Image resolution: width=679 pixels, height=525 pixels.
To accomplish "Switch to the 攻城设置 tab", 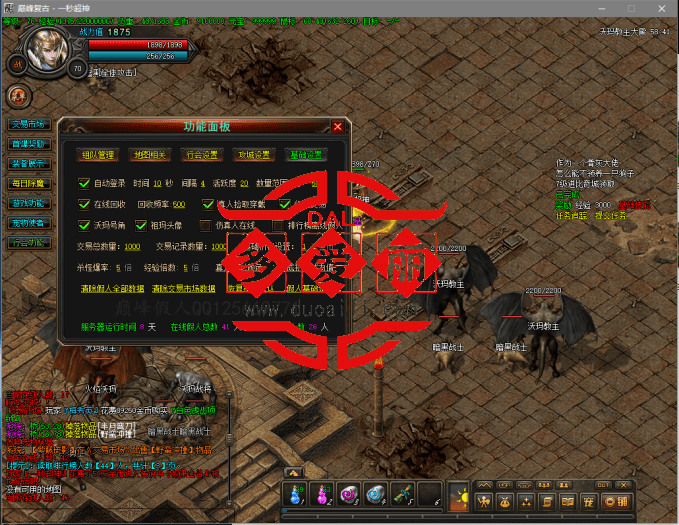I will click(254, 155).
